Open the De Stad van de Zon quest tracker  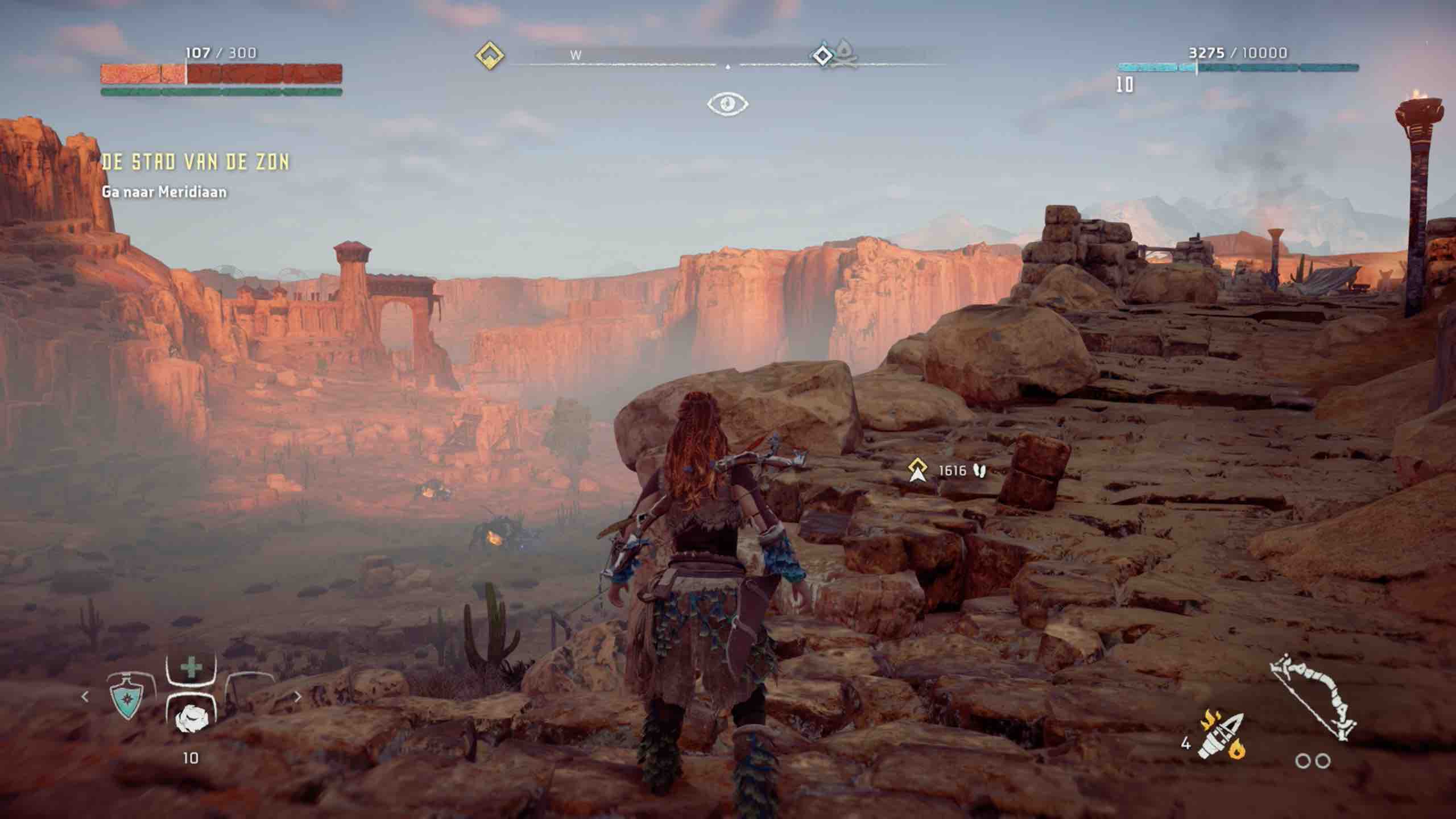point(195,163)
